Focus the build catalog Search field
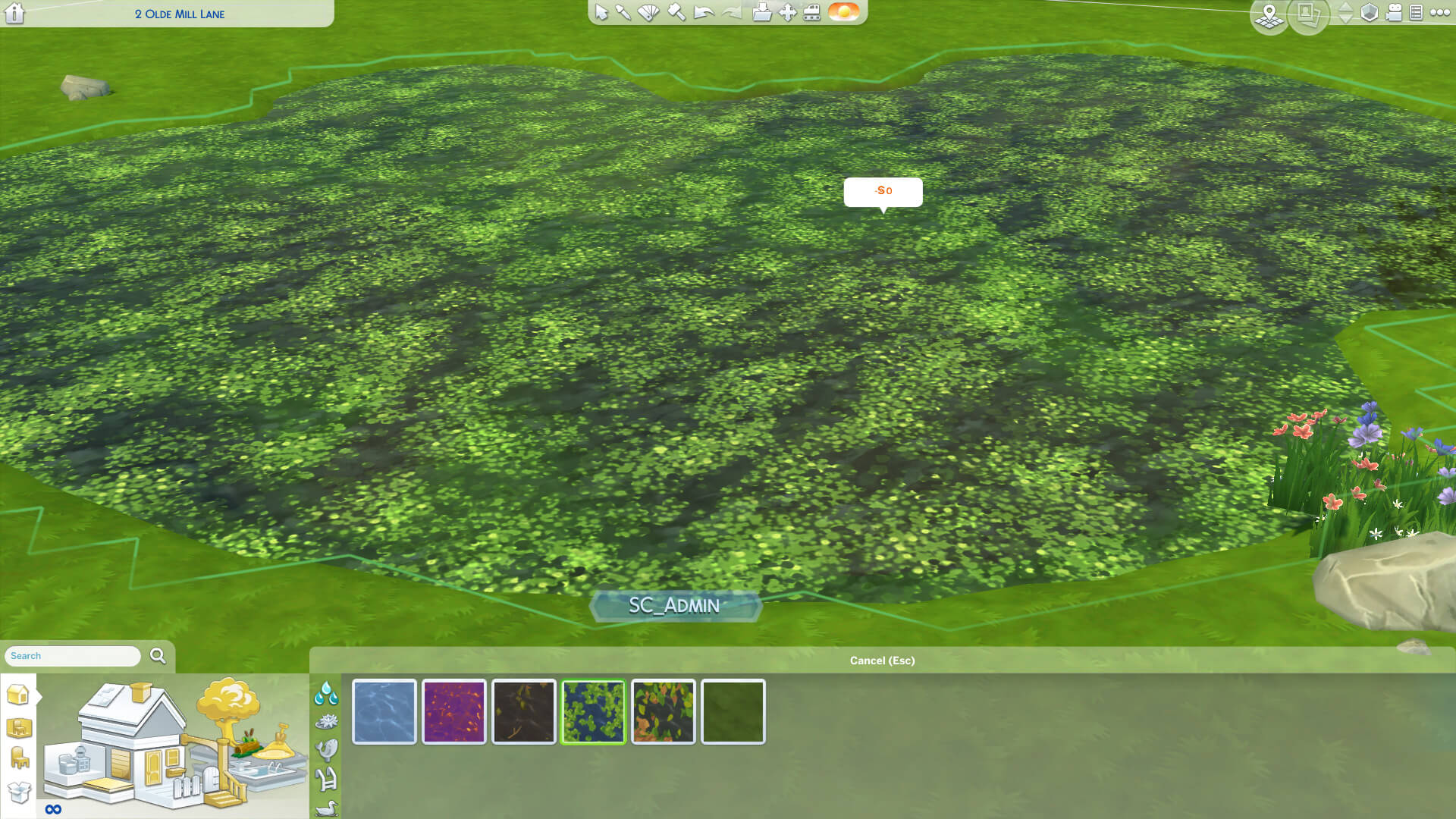 click(x=72, y=656)
